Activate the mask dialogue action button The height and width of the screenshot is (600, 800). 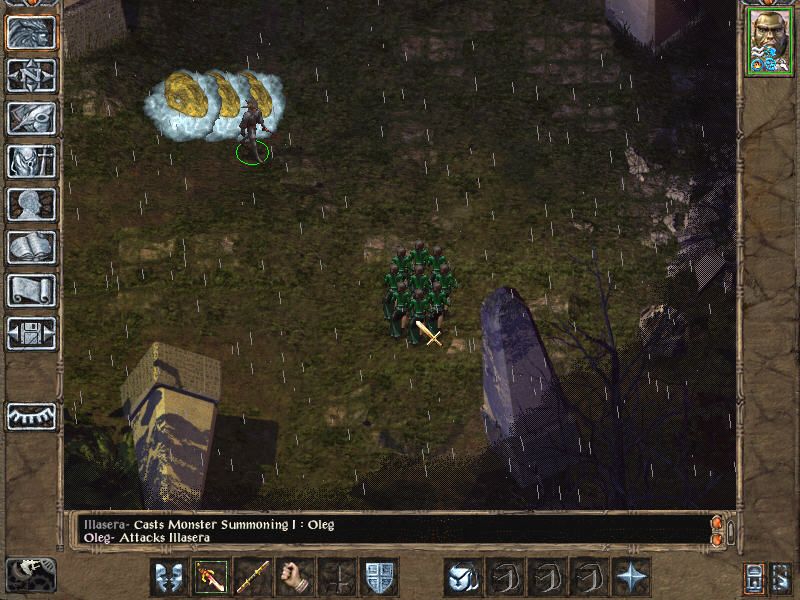(169, 577)
